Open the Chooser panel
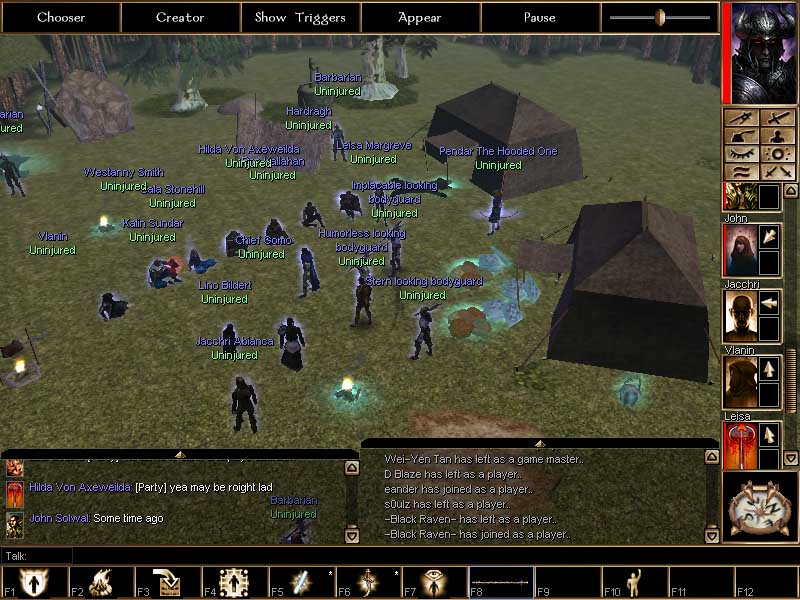 point(61,17)
